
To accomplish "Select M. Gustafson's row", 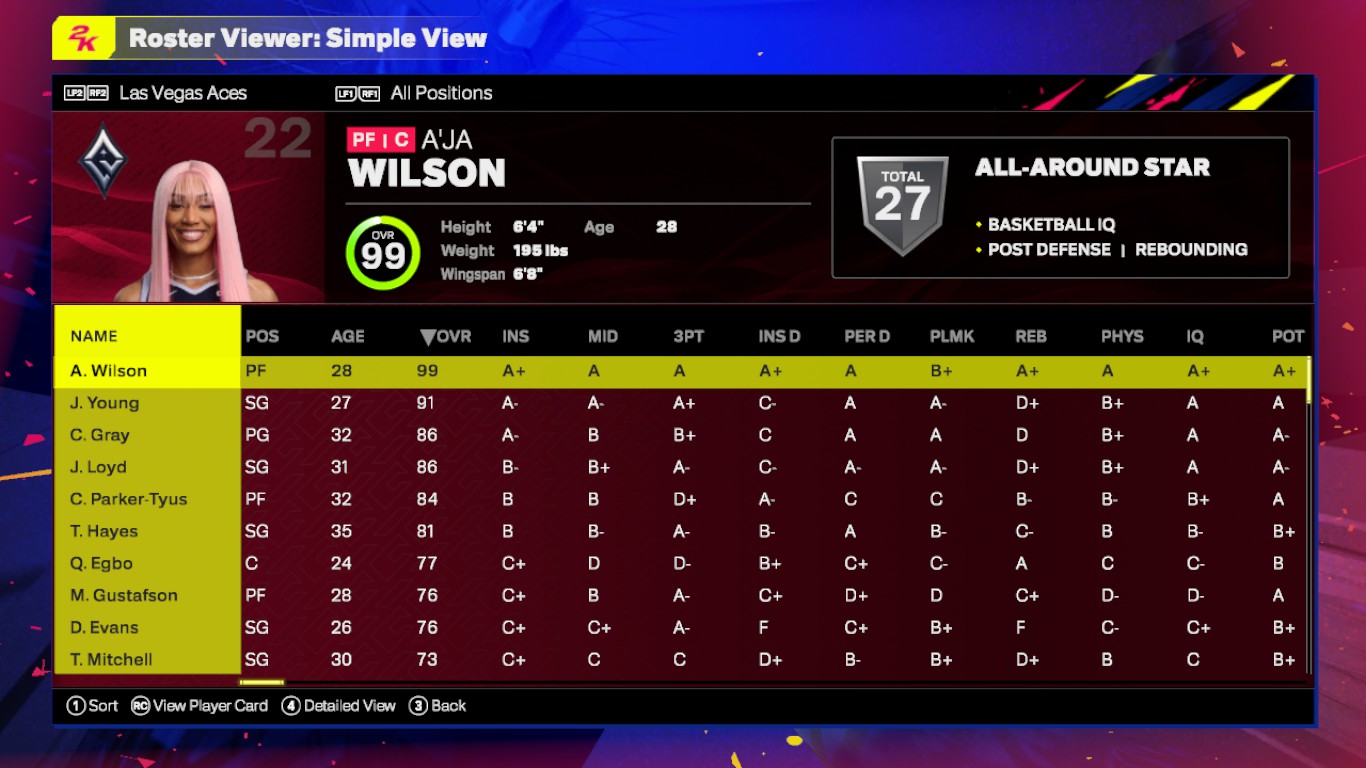I will click(124, 595).
